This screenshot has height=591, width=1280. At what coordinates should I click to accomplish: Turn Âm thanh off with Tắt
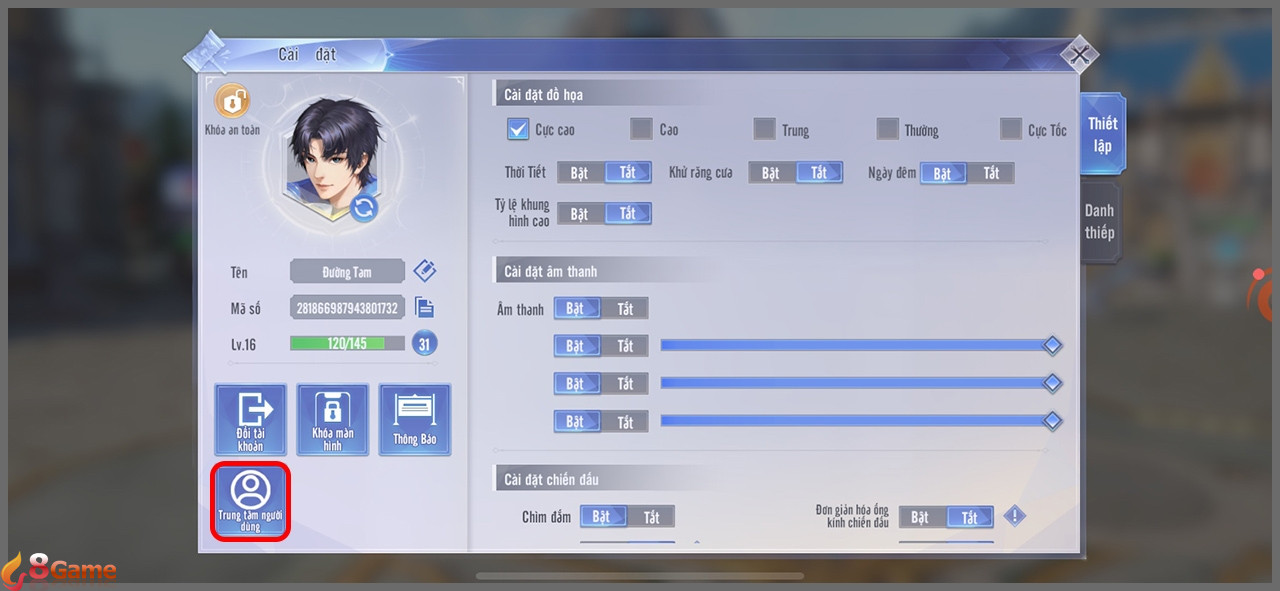[x=625, y=309]
